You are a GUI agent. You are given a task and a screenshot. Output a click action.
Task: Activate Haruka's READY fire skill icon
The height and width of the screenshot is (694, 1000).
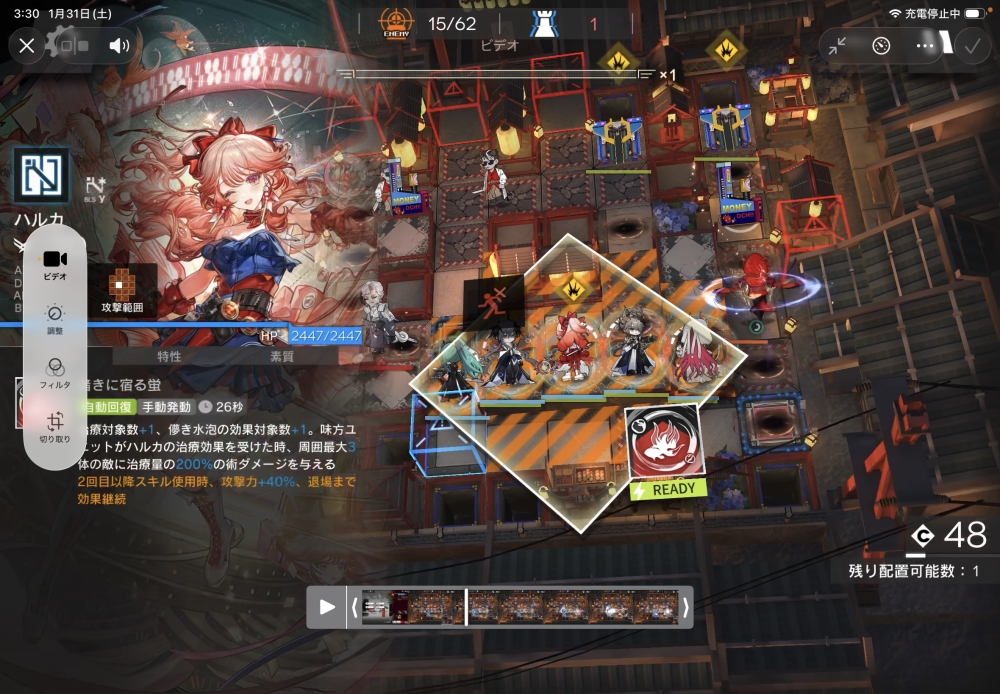pos(665,444)
